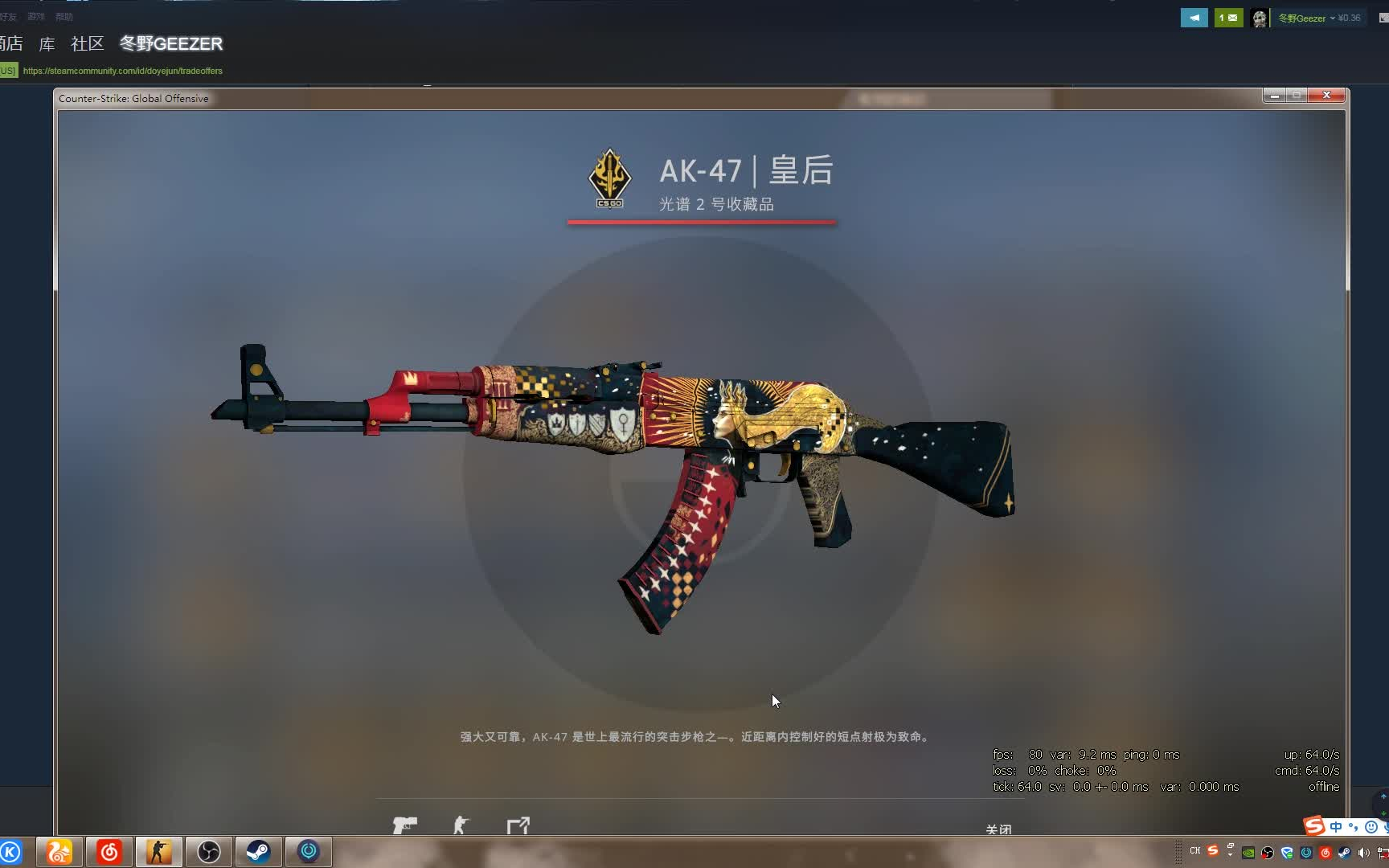Open the workshop external link icon
The image size is (1389, 868).
click(518, 825)
